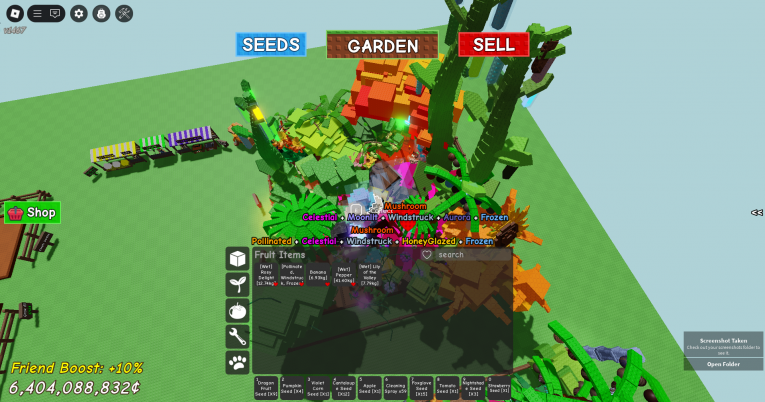
Task: Expand the side panel double-arrow
Action: 757,212
